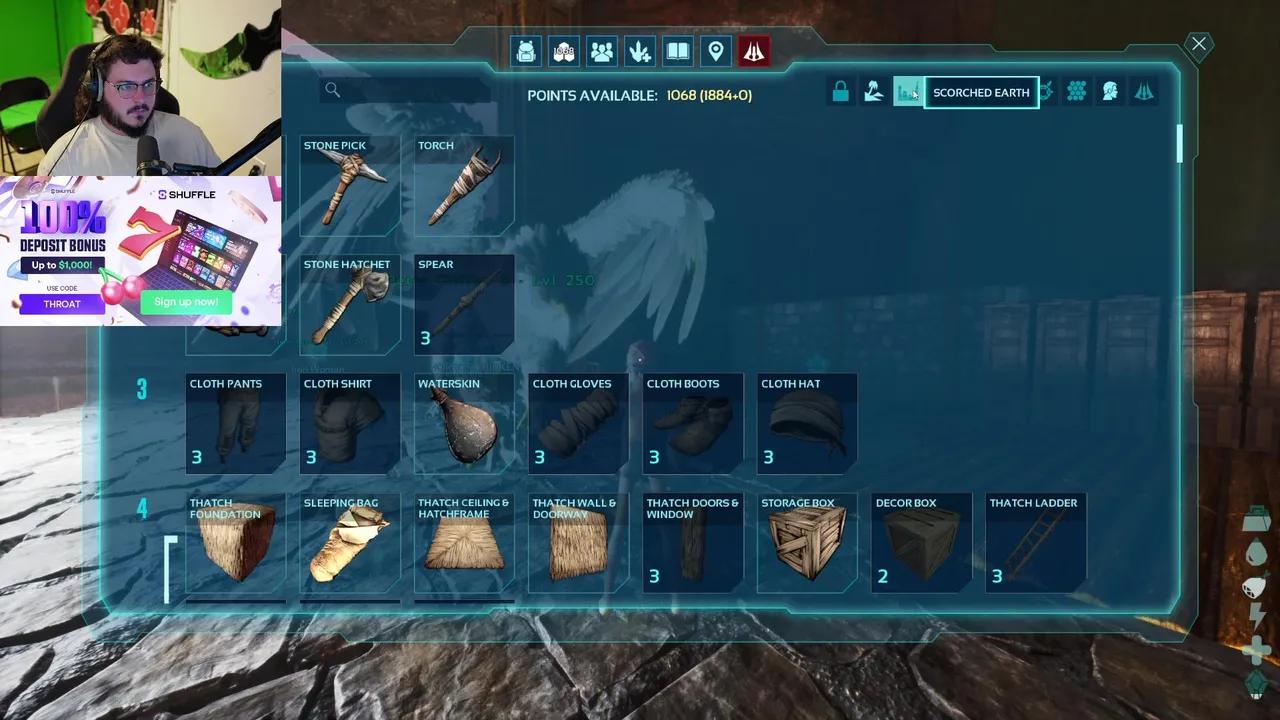Open the open-book journal tab

coord(678,51)
